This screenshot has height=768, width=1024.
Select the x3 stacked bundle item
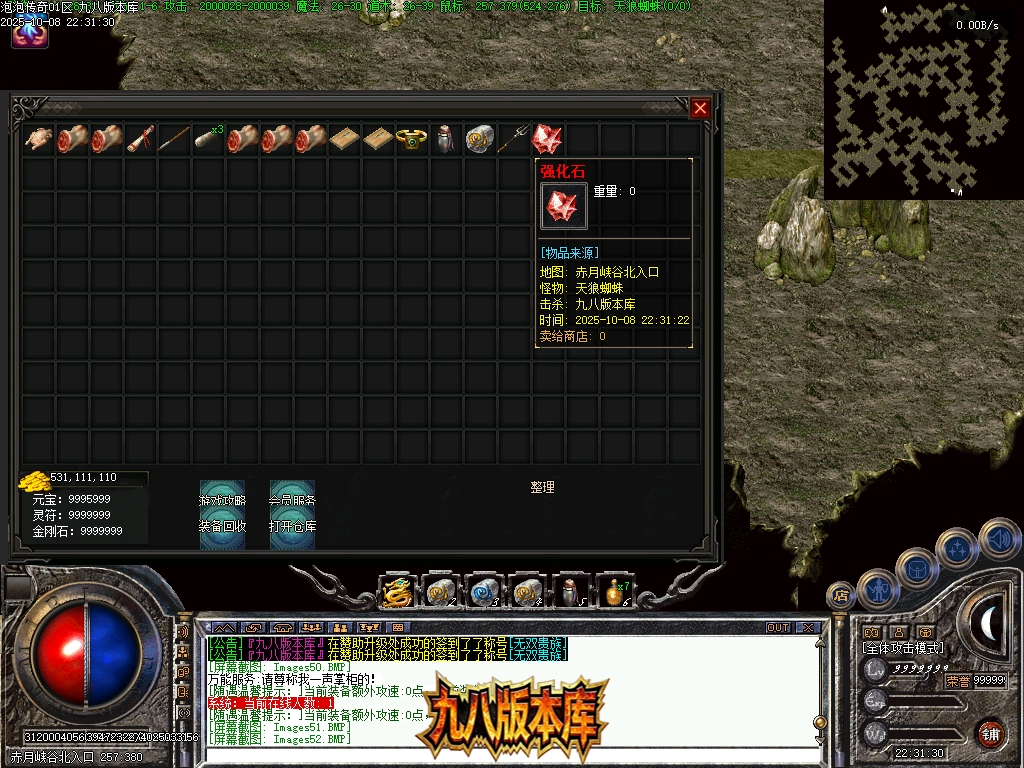(x=209, y=139)
